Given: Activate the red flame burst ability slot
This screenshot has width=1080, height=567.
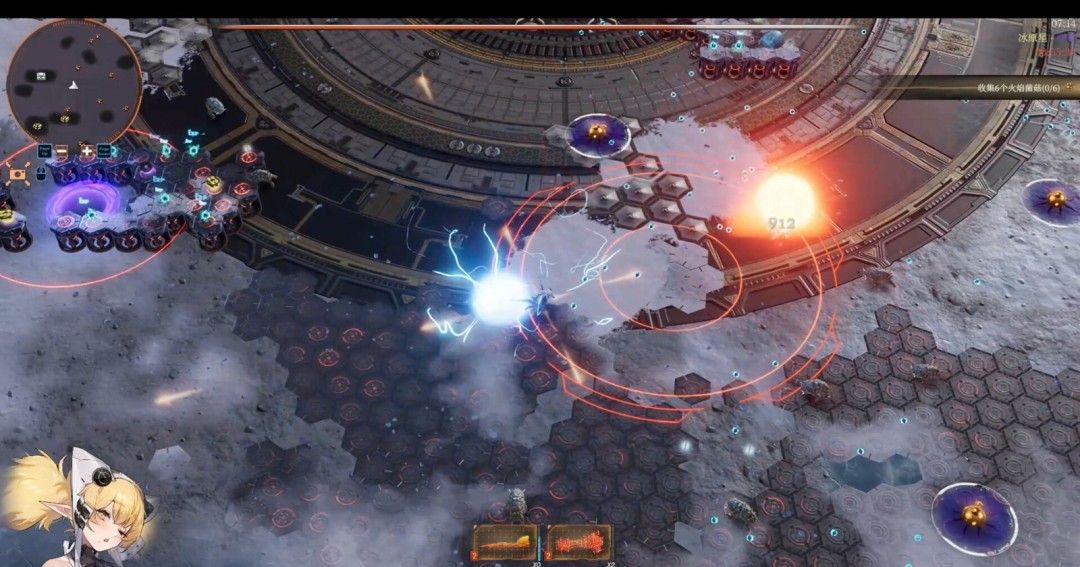Looking at the screenshot, I should pyautogui.click(x=579, y=543).
